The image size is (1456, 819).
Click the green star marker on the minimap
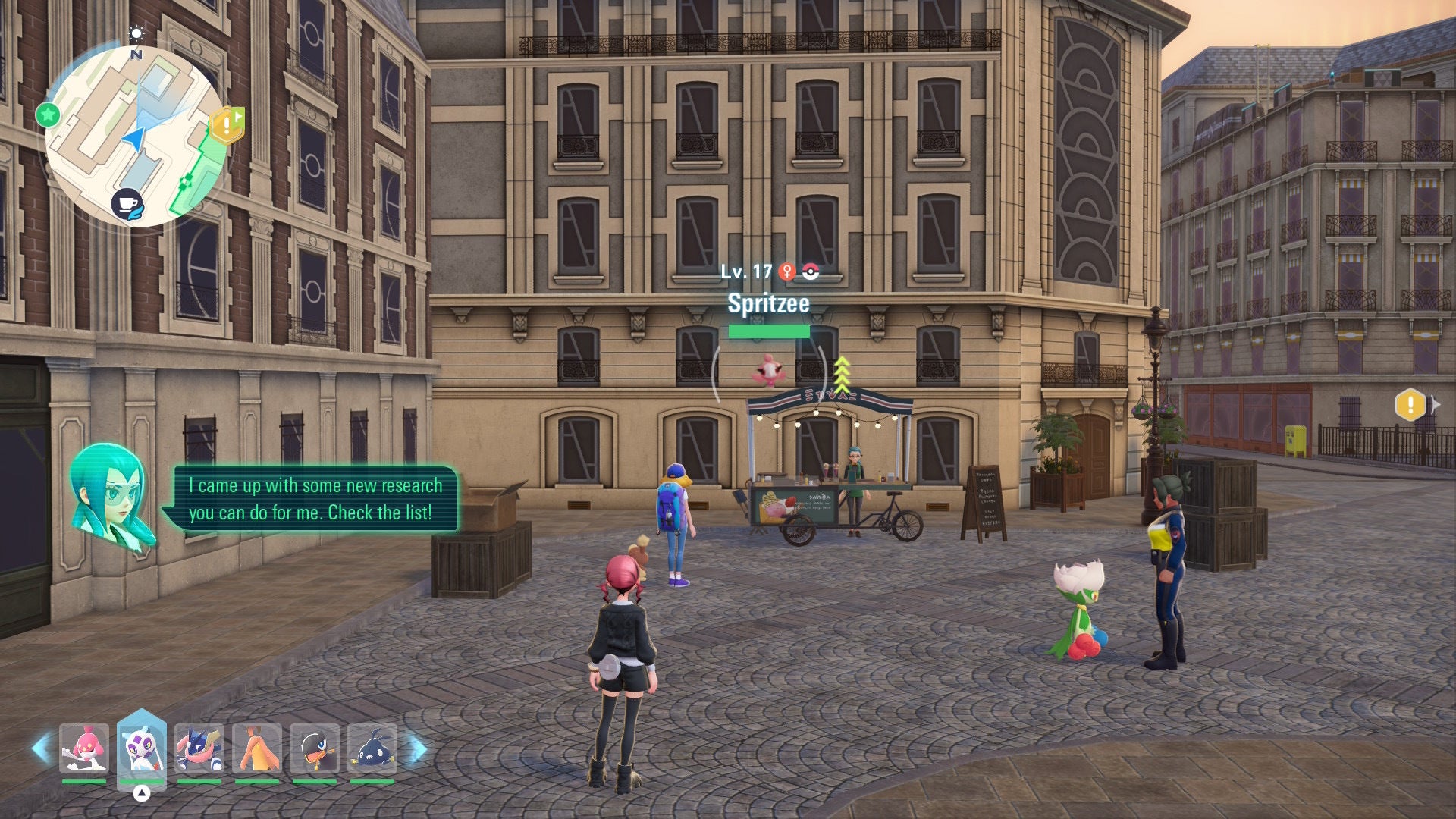pyautogui.click(x=47, y=115)
